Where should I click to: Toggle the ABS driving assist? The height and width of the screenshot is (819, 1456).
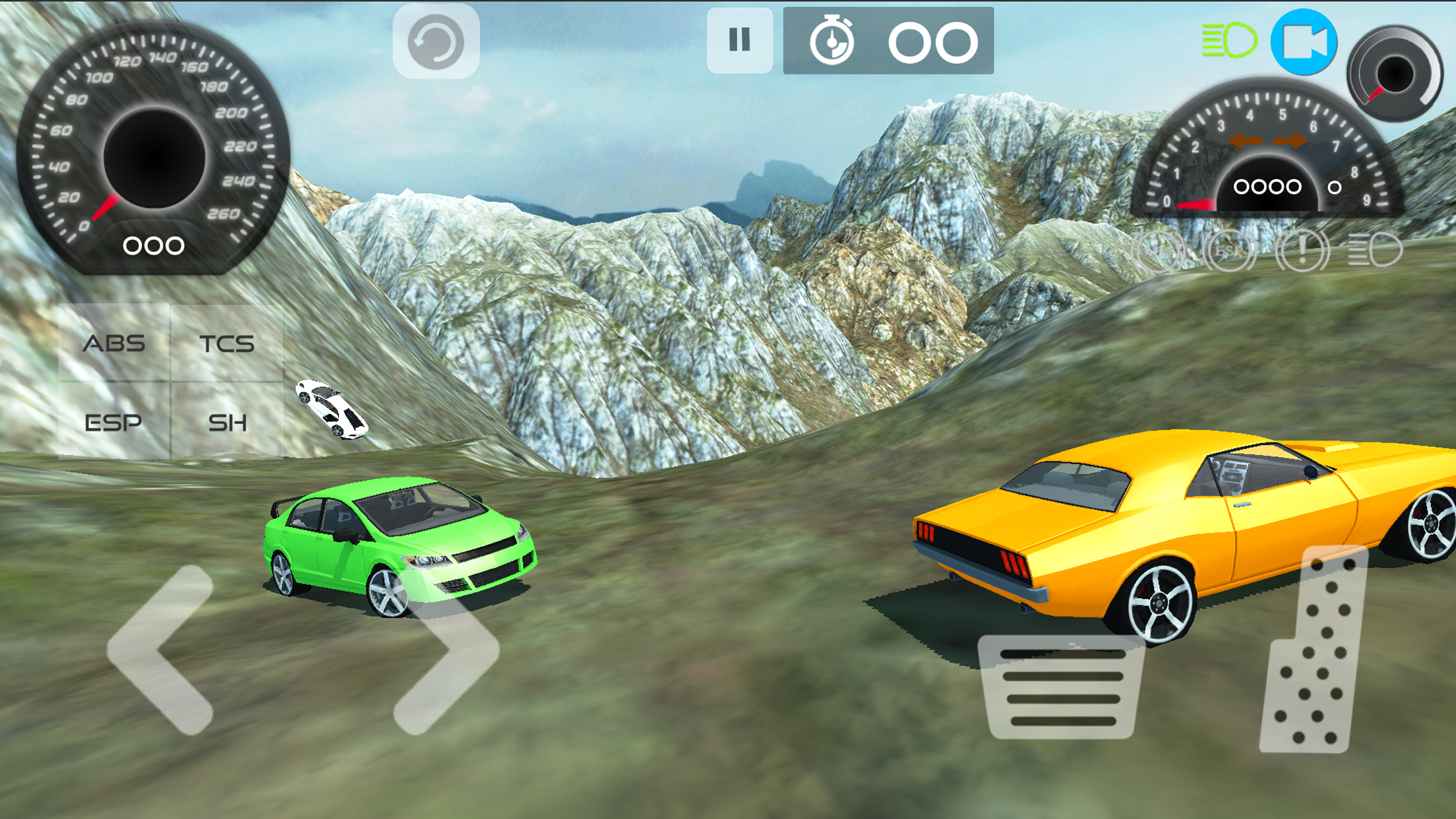[x=114, y=343]
